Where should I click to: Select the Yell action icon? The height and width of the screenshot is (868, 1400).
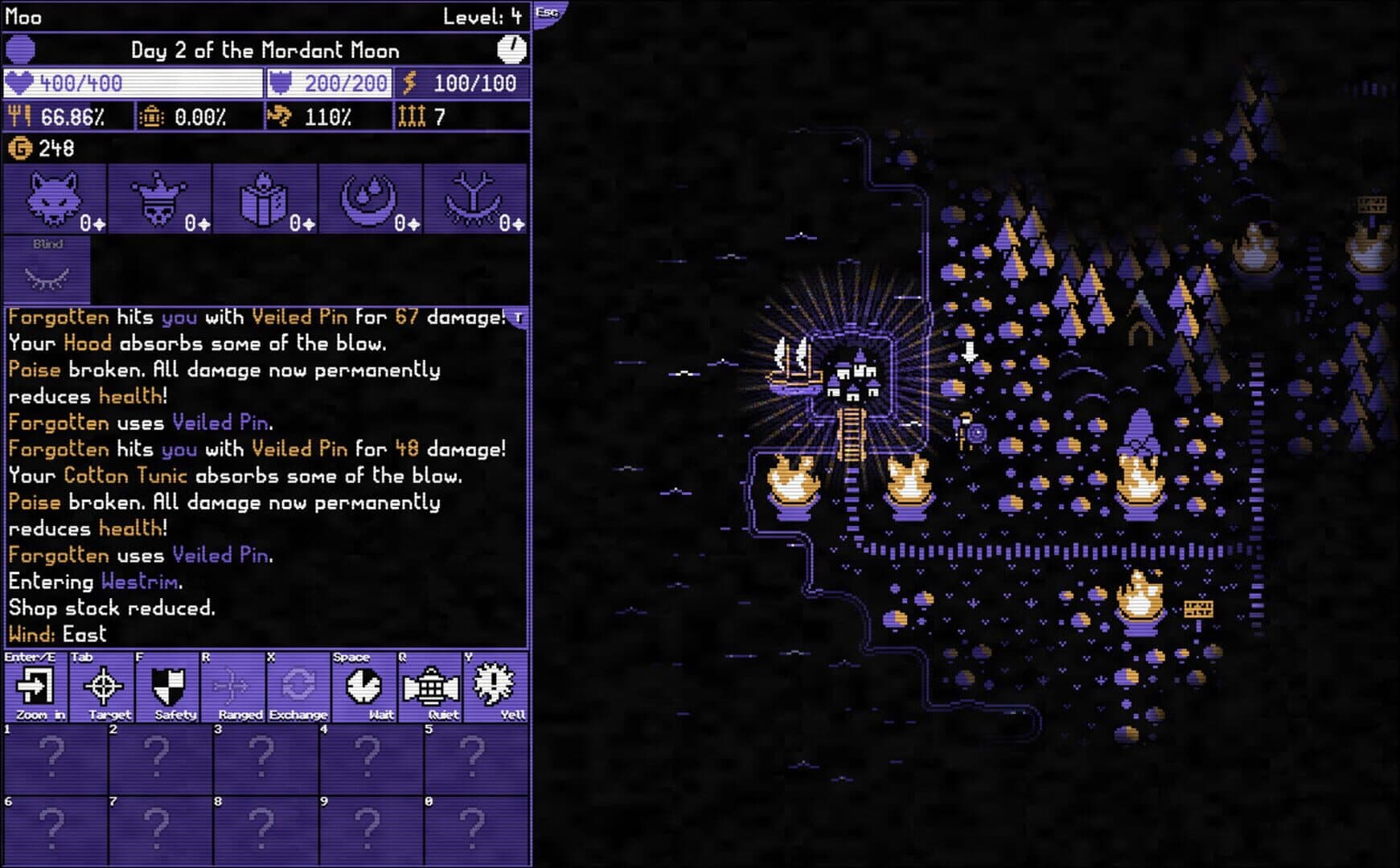tap(499, 686)
